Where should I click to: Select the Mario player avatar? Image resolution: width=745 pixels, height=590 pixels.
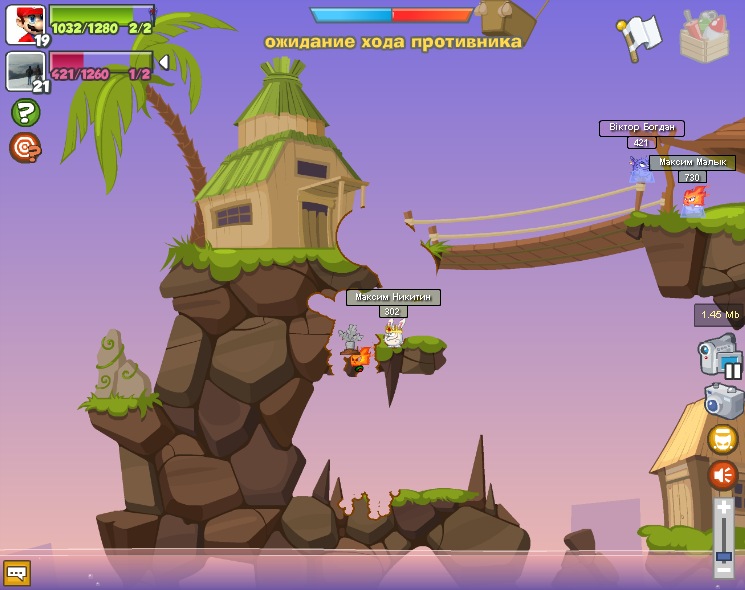coord(25,25)
